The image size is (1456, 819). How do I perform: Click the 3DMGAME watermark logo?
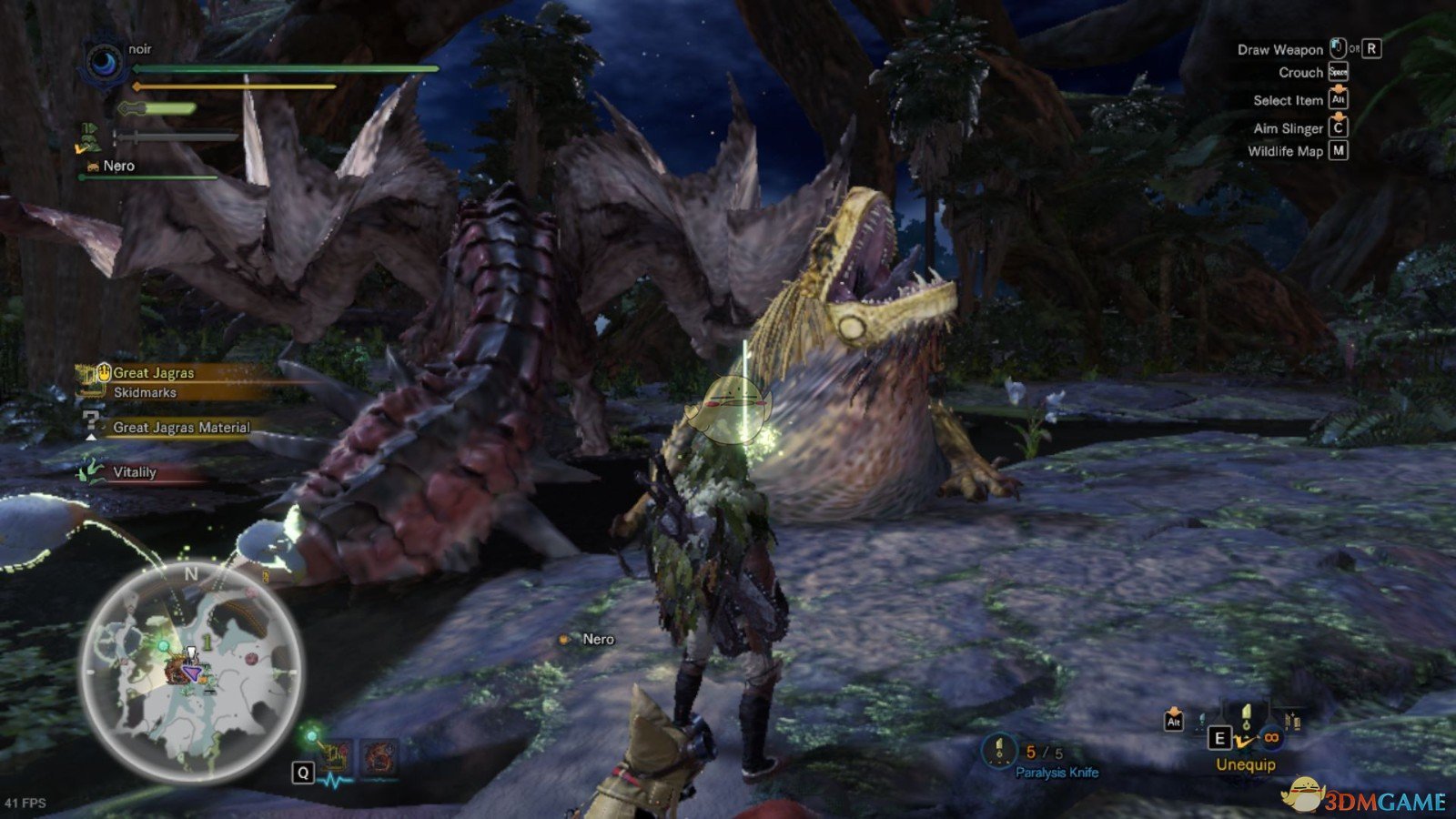1365,799
